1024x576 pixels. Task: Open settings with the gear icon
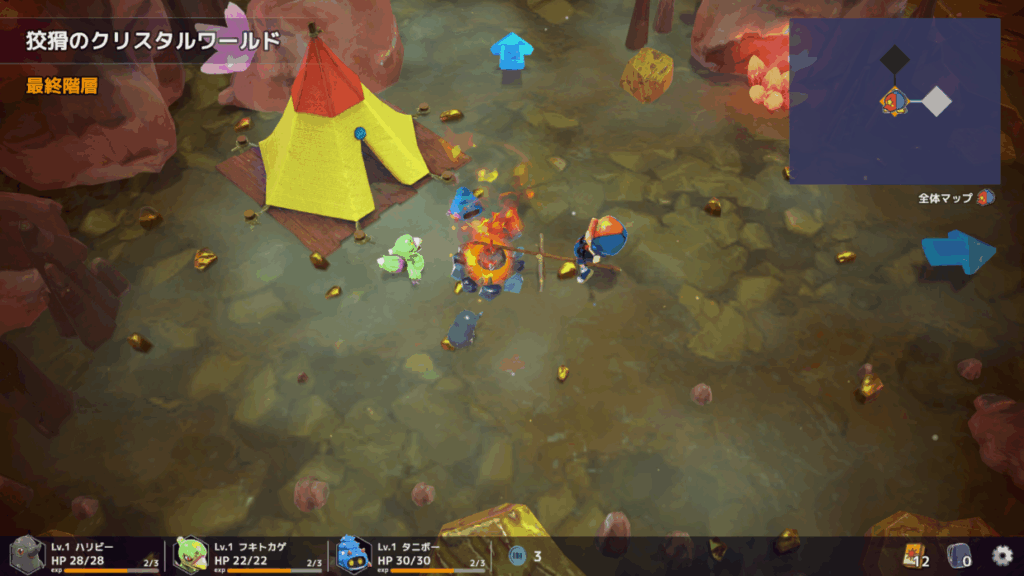pos(1001,555)
